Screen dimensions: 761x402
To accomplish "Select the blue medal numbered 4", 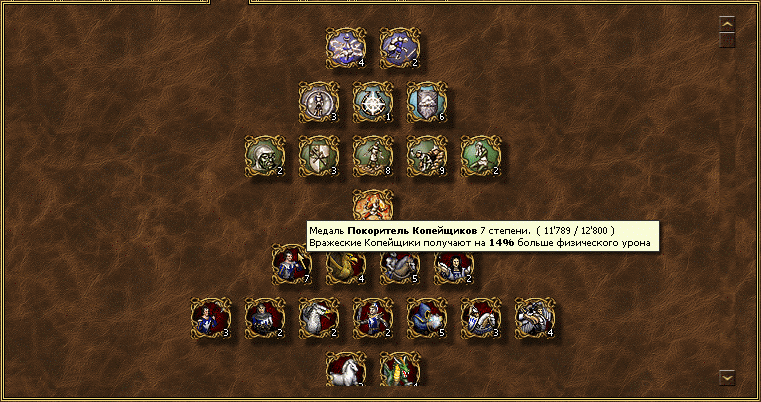I will (x=346, y=47).
